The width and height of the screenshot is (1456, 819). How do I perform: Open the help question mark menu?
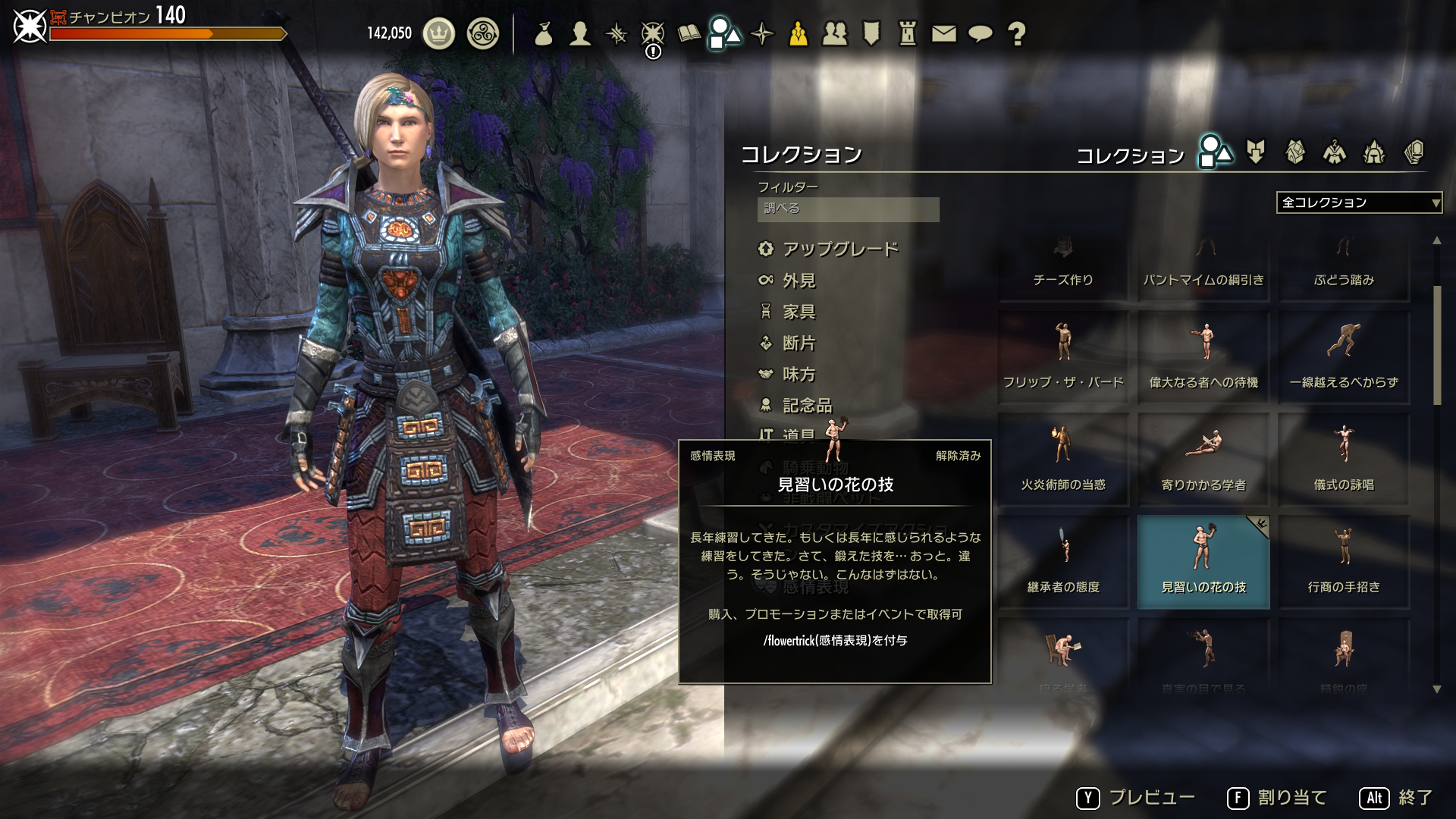[1016, 33]
